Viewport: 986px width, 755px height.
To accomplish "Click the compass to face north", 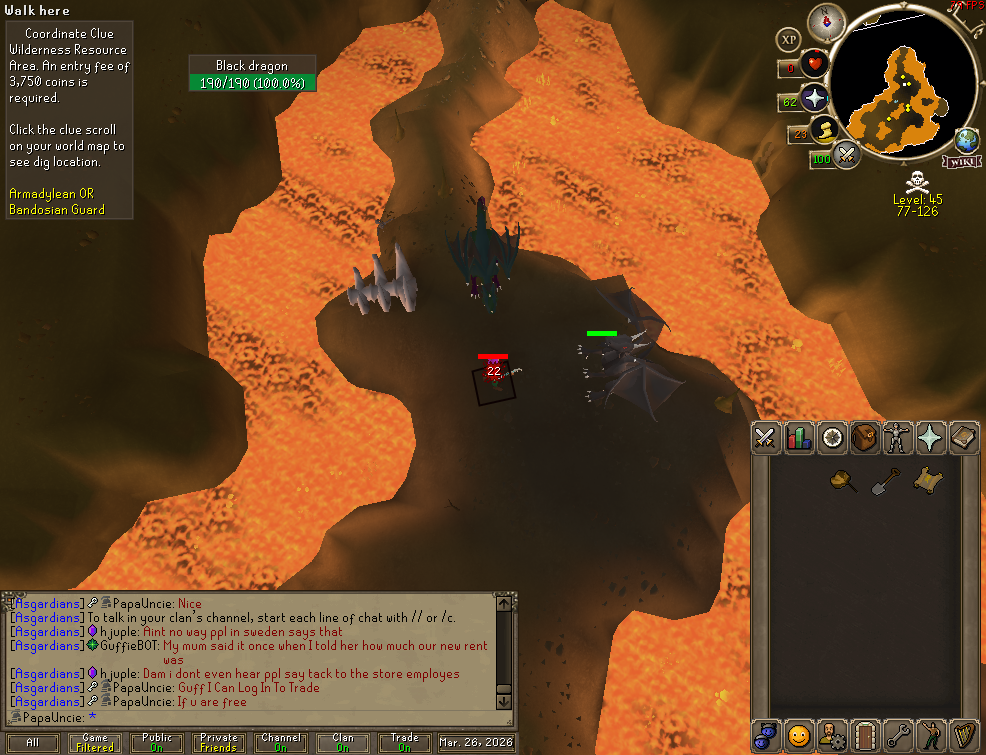I will tap(826, 22).
